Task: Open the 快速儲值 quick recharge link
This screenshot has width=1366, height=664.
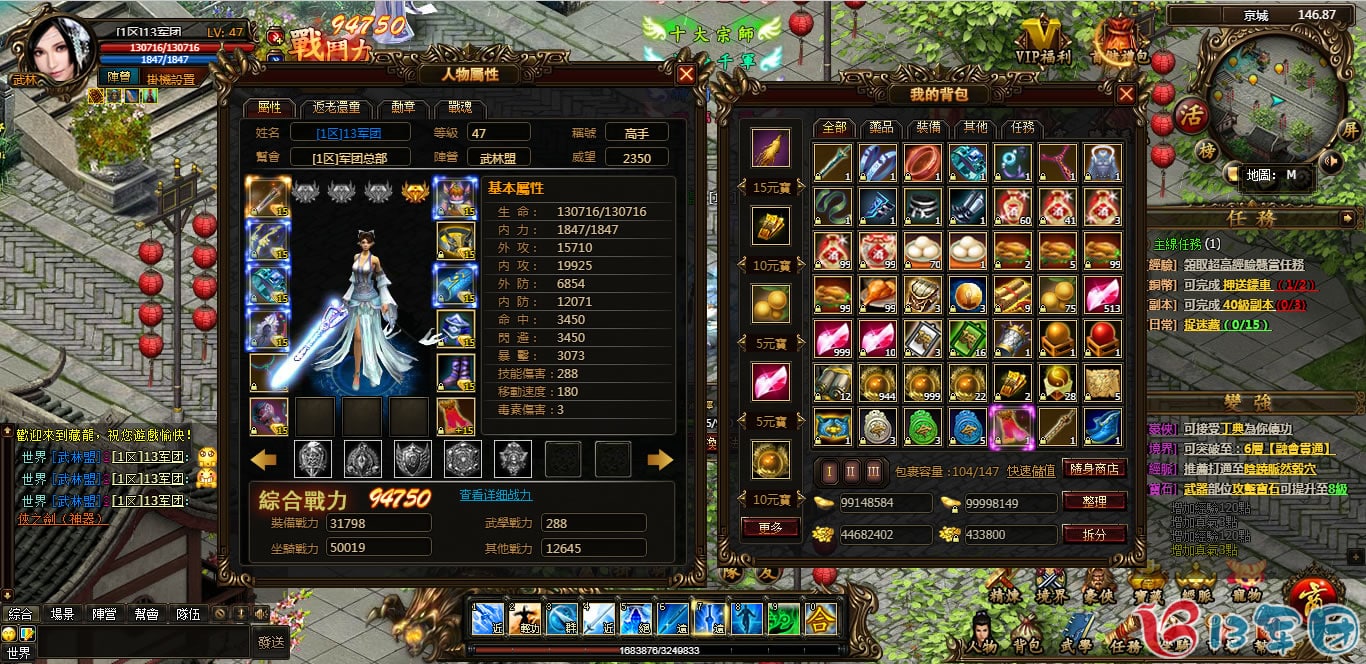Action: coord(1030,471)
